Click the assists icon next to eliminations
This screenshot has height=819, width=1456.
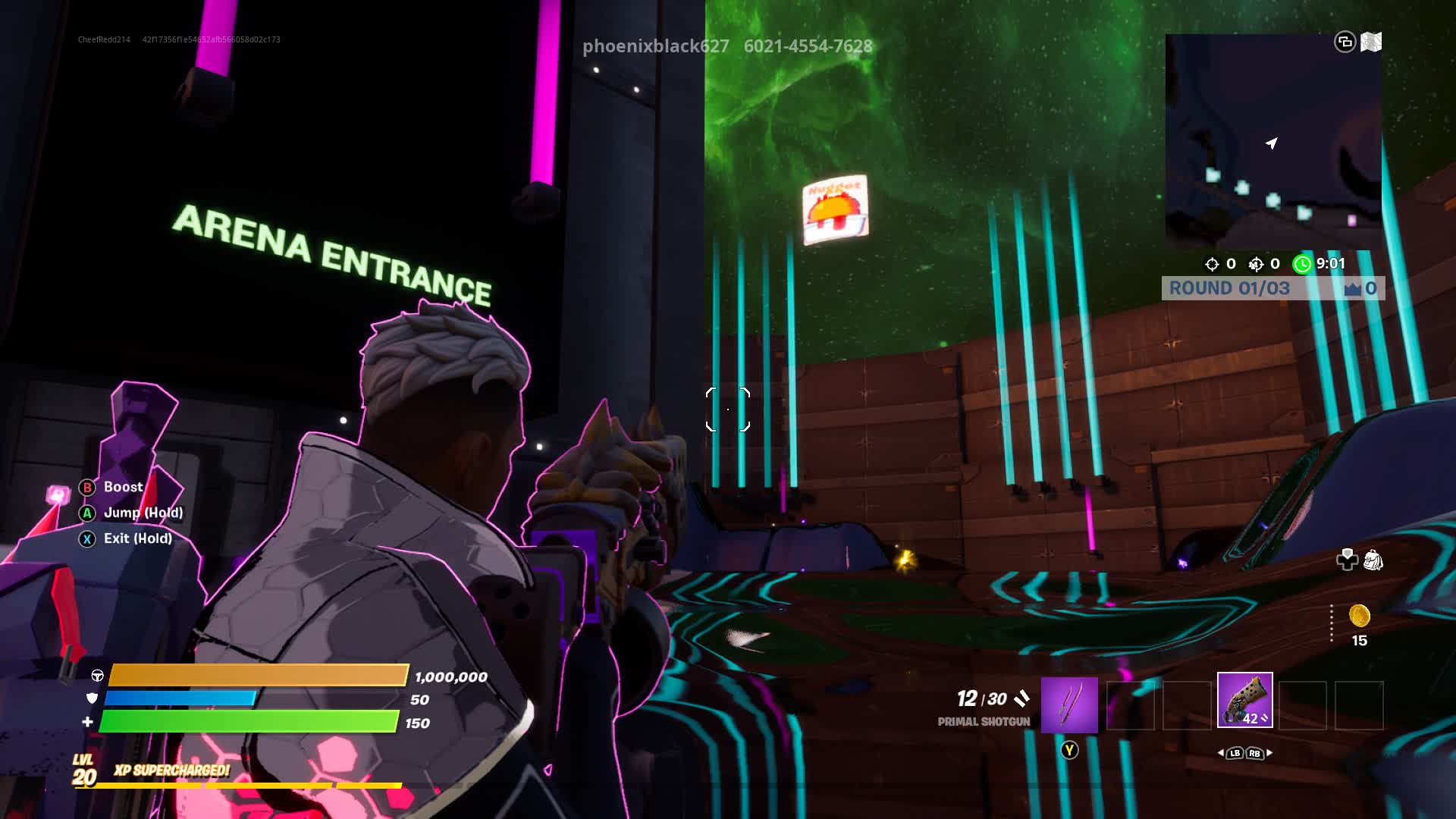click(1255, 264)
